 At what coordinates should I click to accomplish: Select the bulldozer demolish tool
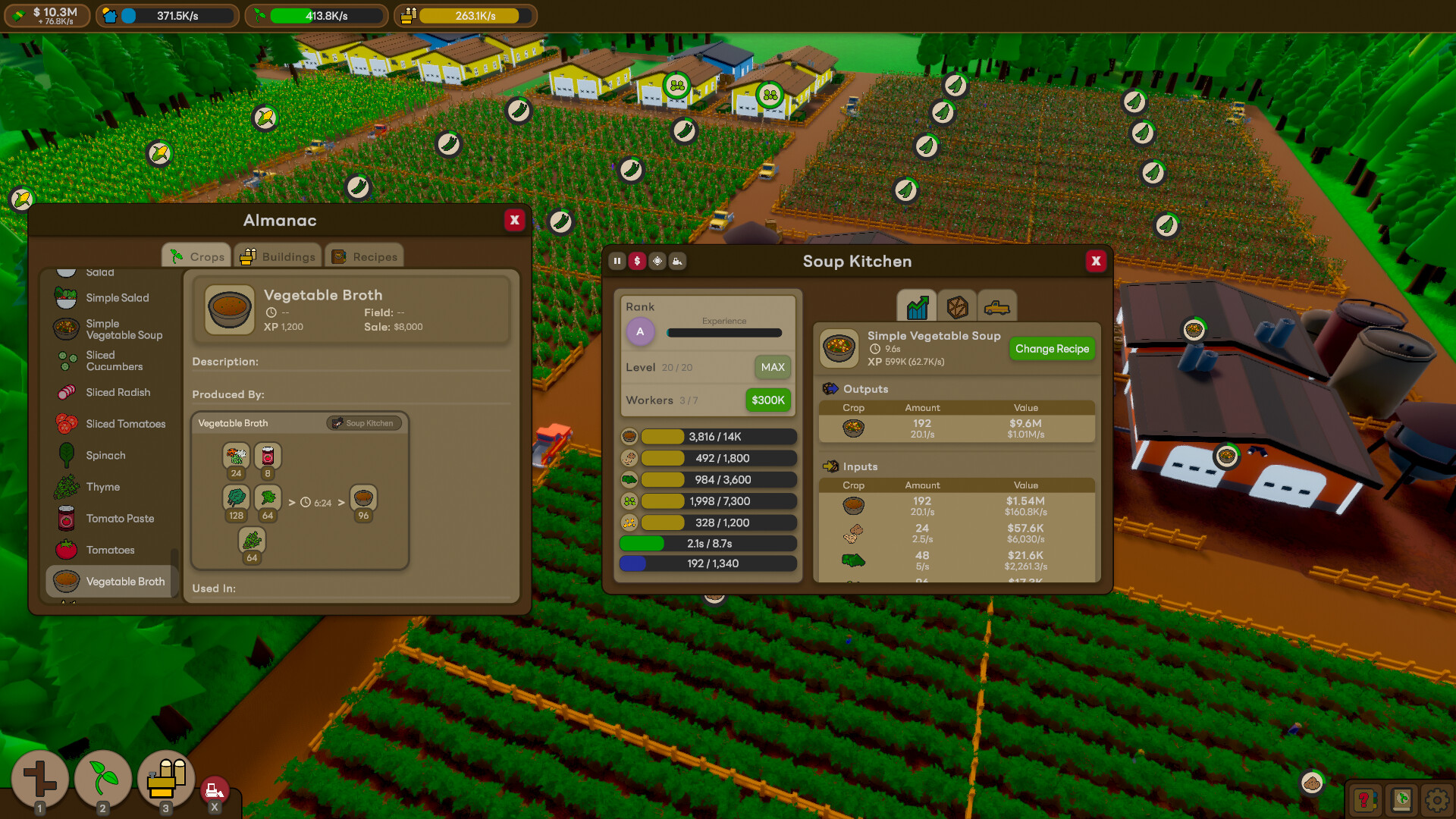click(x=215, y=789)
